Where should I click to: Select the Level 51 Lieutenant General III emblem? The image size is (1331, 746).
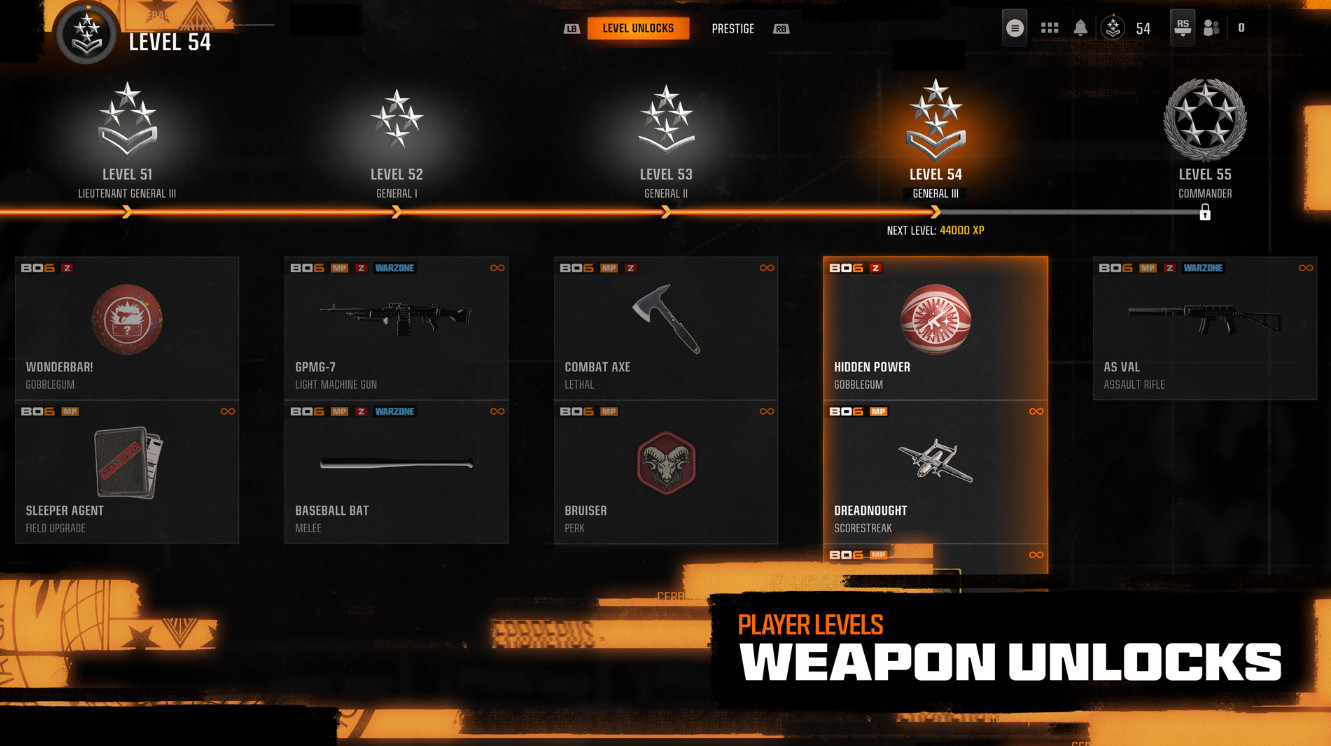coord(127,121)
